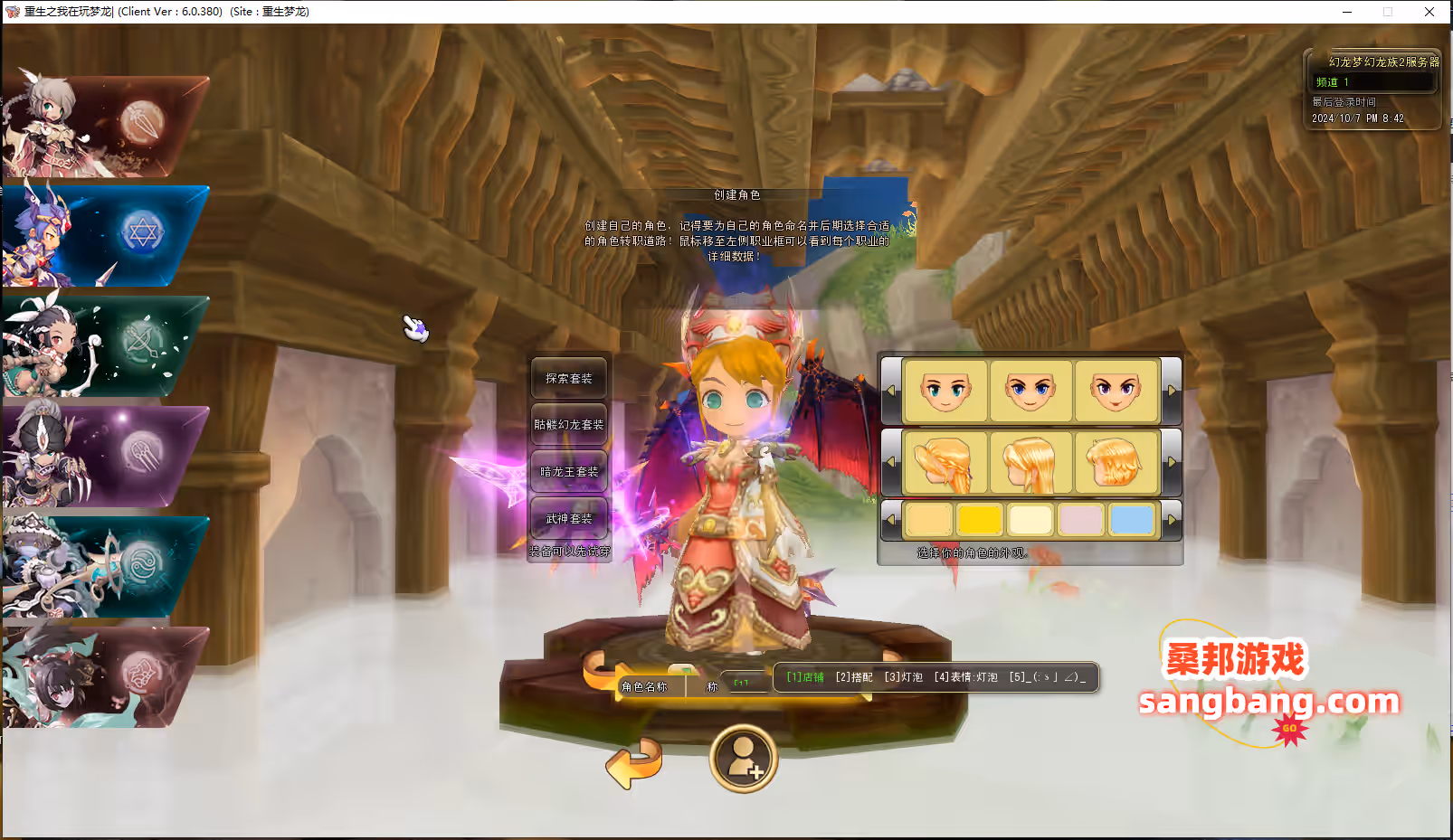Click left arrow on the hairstyle row
The height and width of the screenshot is (840, 1453).
pyautogui.click(x=891, y=462)
